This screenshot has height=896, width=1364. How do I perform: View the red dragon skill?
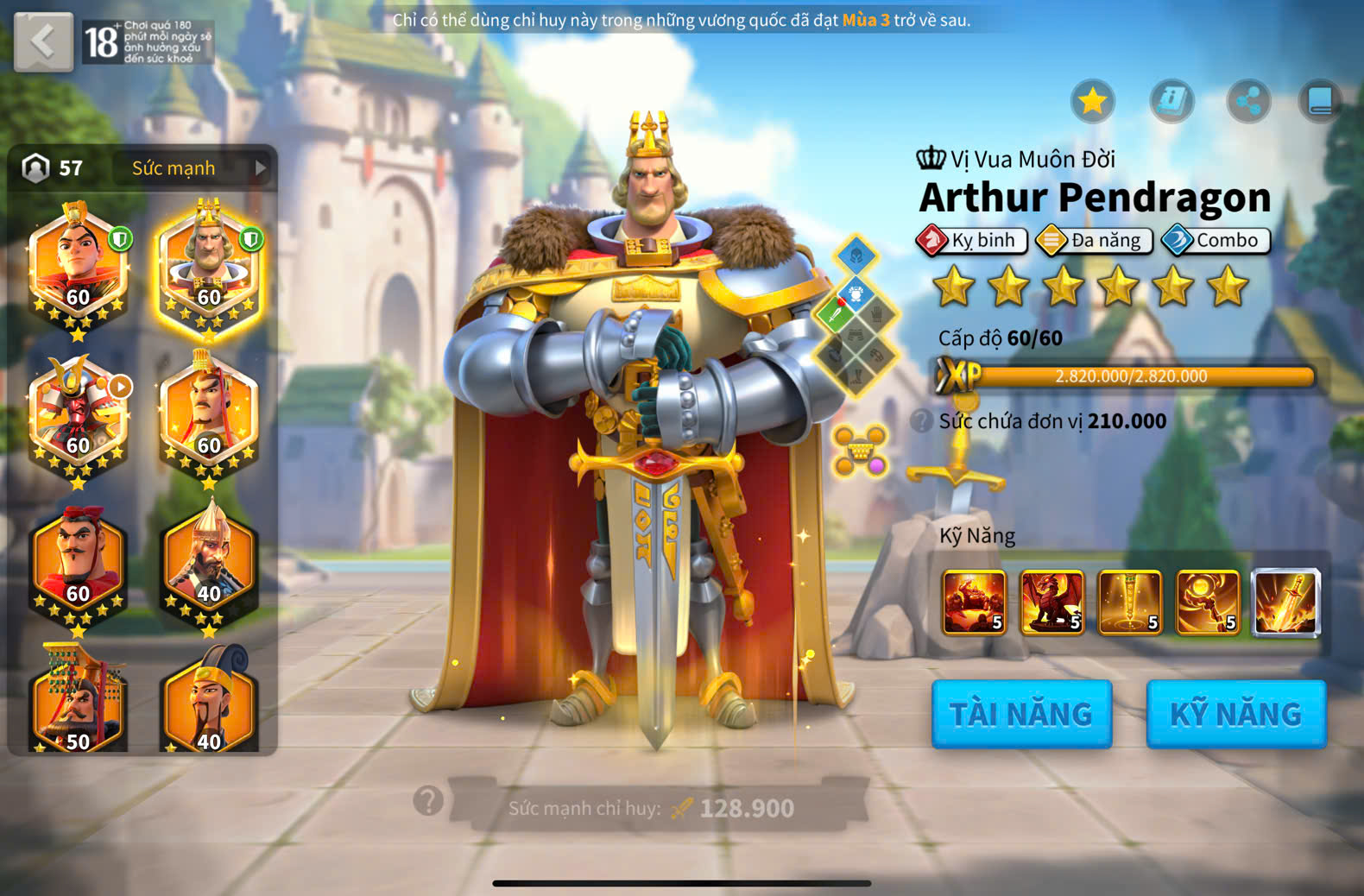point(1051,602)
